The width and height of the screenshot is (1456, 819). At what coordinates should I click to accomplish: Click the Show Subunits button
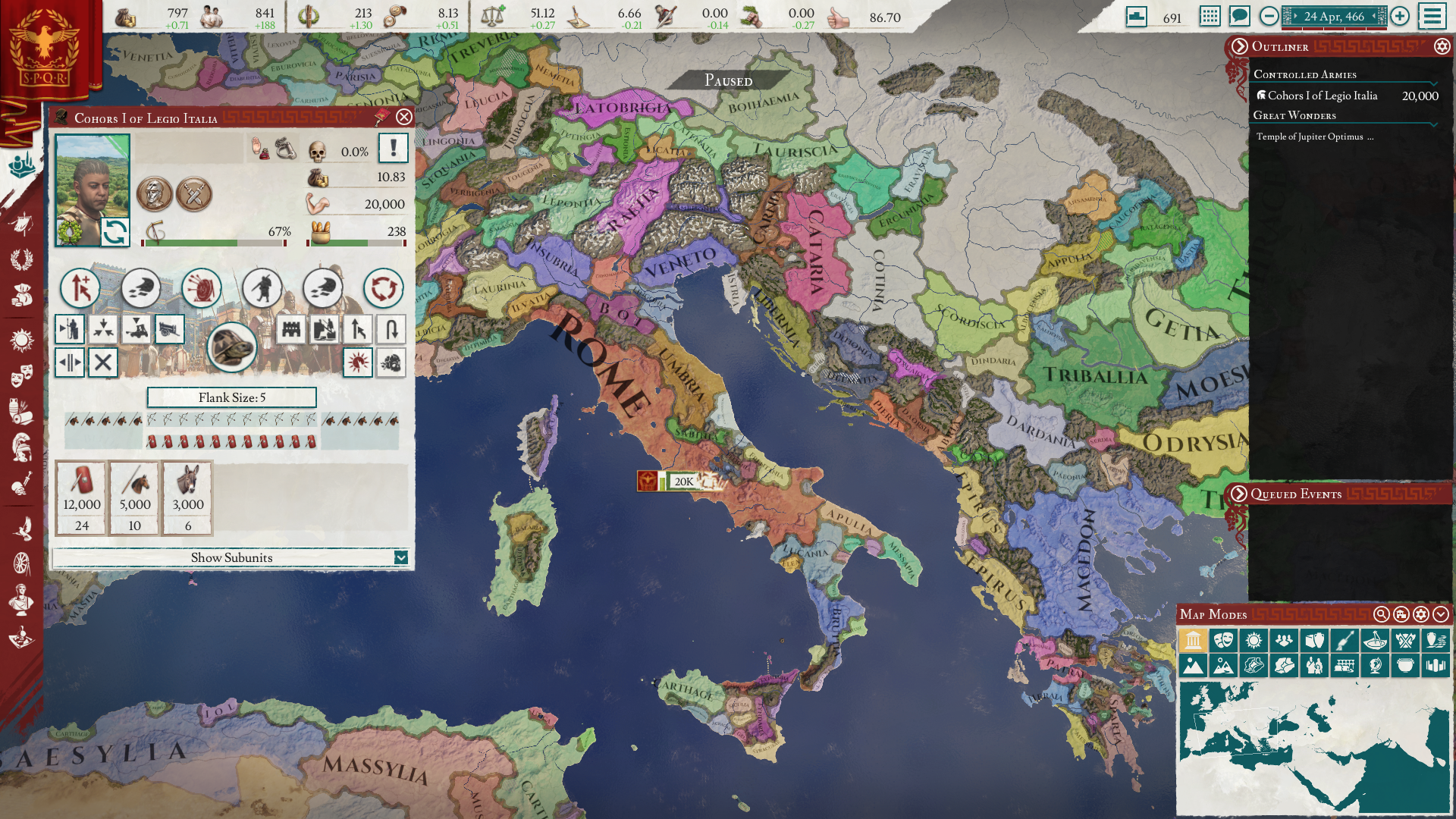[233, 557]
